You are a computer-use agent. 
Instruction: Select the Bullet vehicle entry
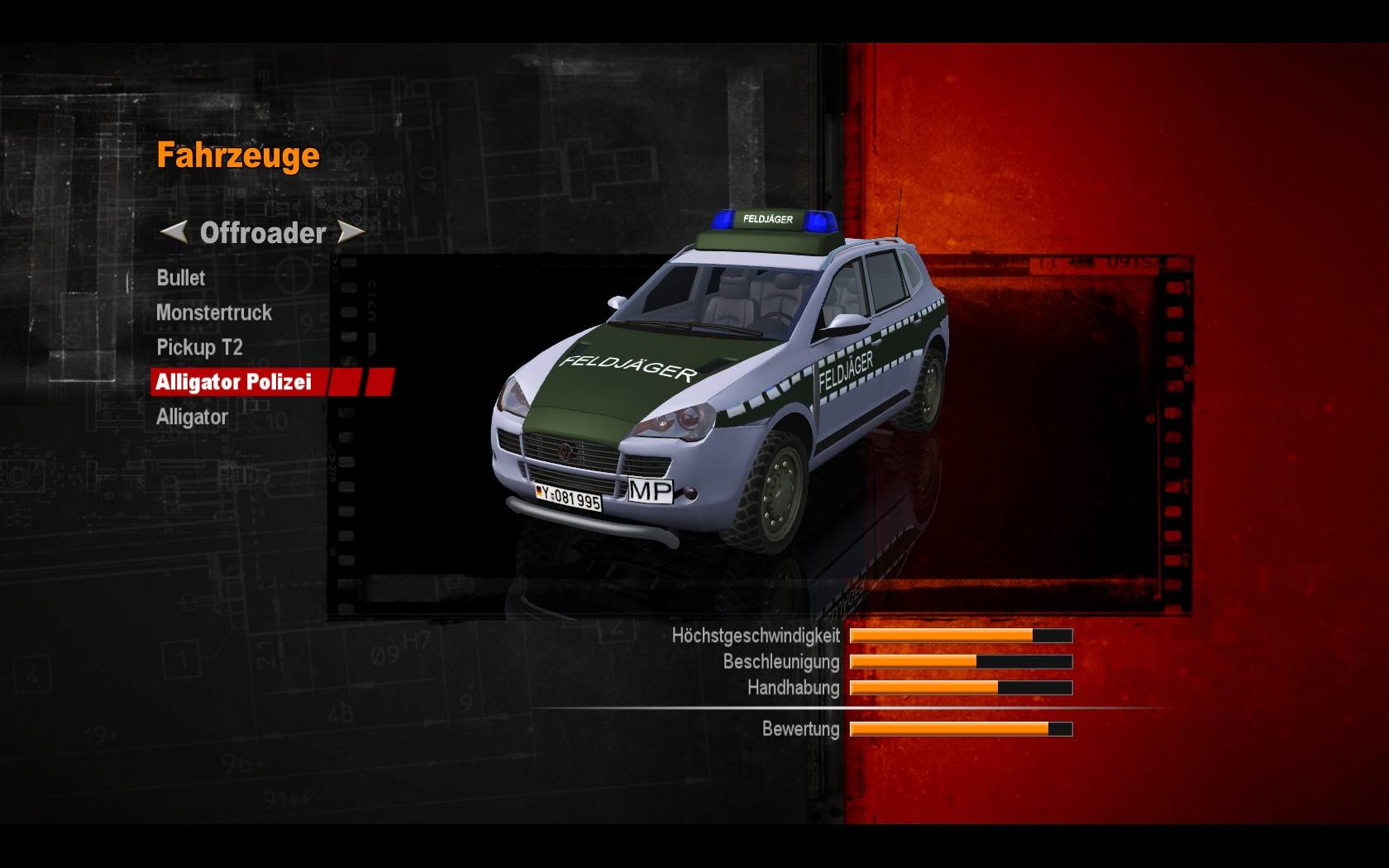coord(181,278)
